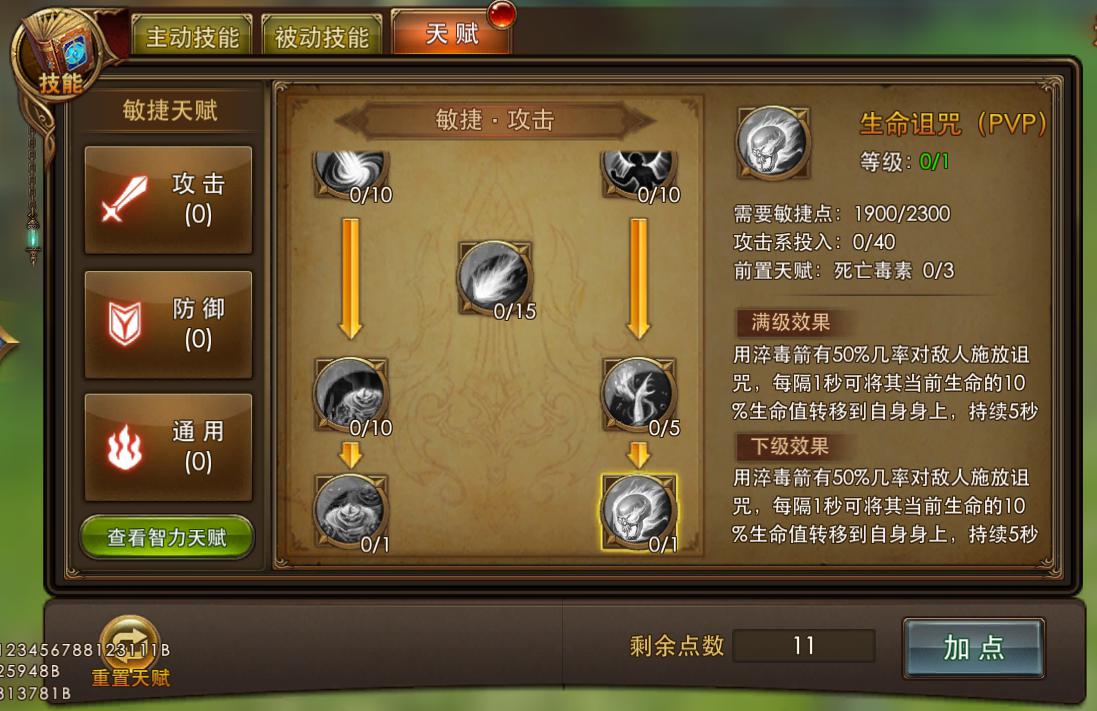Reset talents with 重置天赋

[x=130, y=649]
